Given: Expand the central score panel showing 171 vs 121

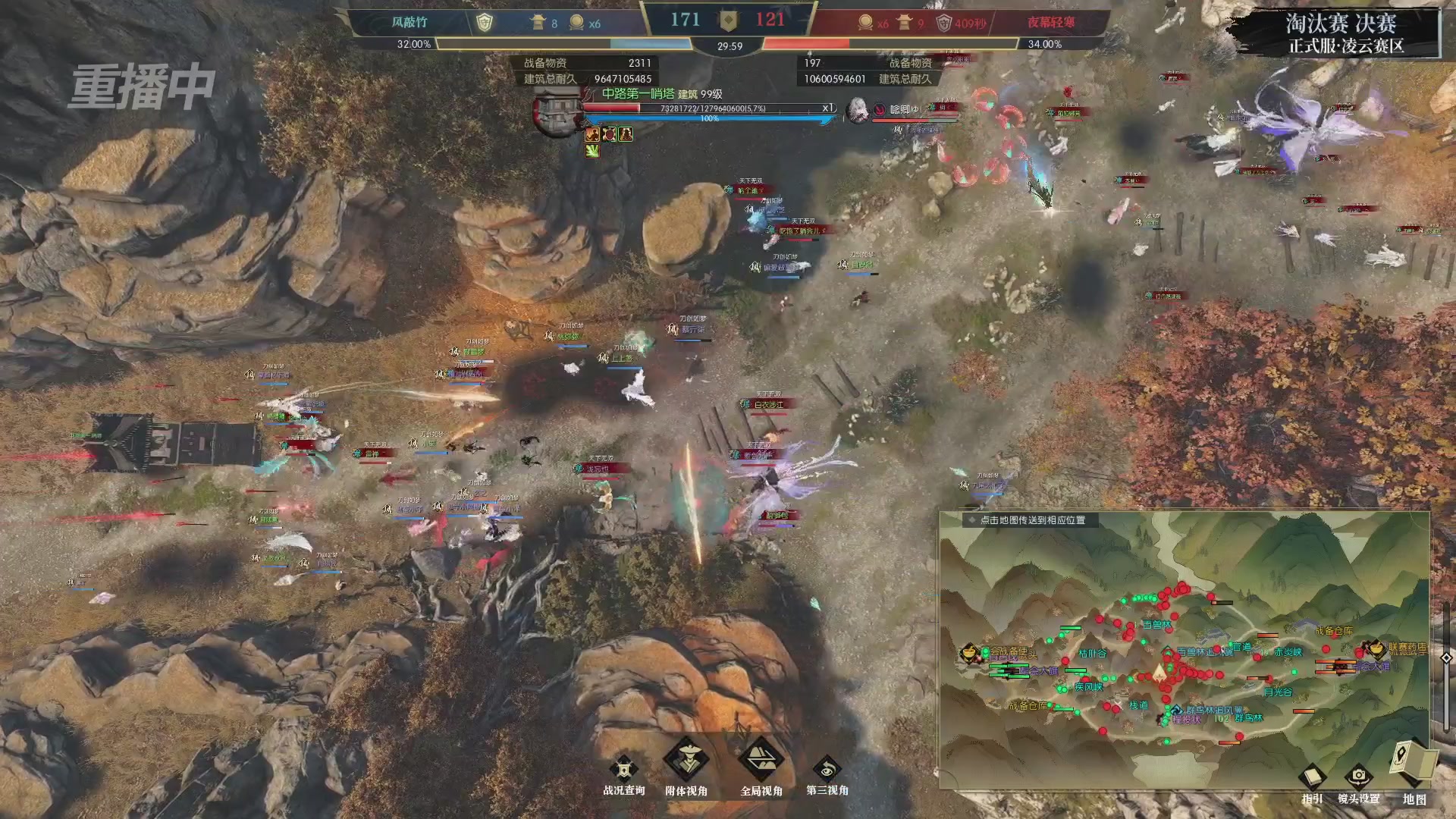Looking at the screenshot, I should click(728, 20).
